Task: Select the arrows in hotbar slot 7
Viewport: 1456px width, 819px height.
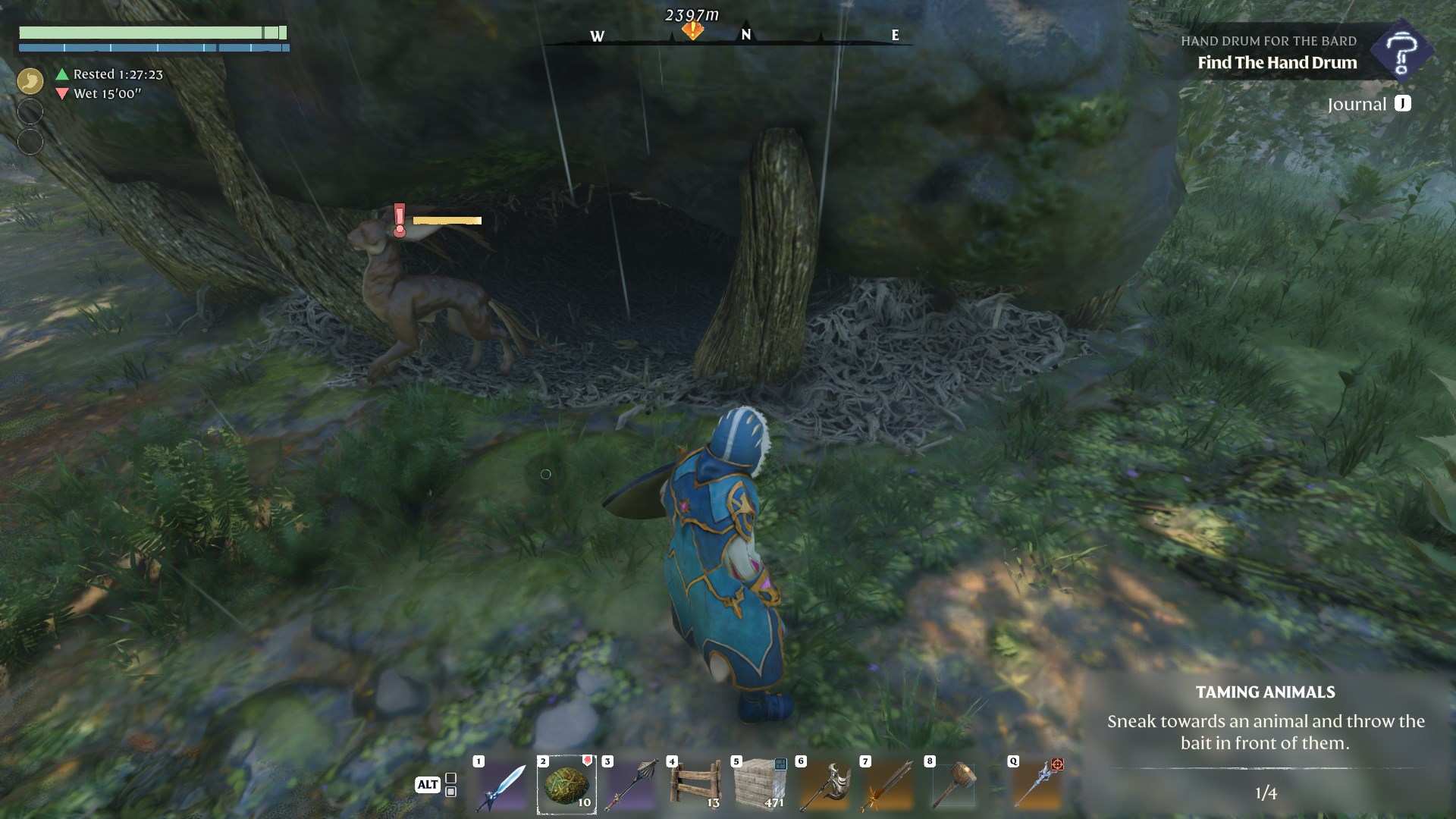Action: tap(889, 786)
